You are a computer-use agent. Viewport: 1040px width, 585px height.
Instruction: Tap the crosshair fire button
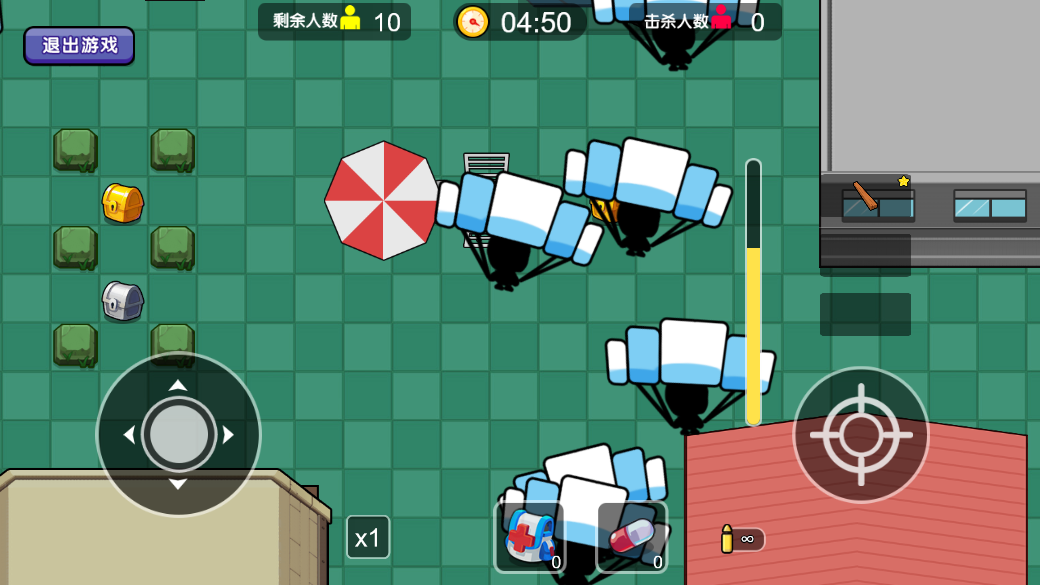tap(860, 434)
